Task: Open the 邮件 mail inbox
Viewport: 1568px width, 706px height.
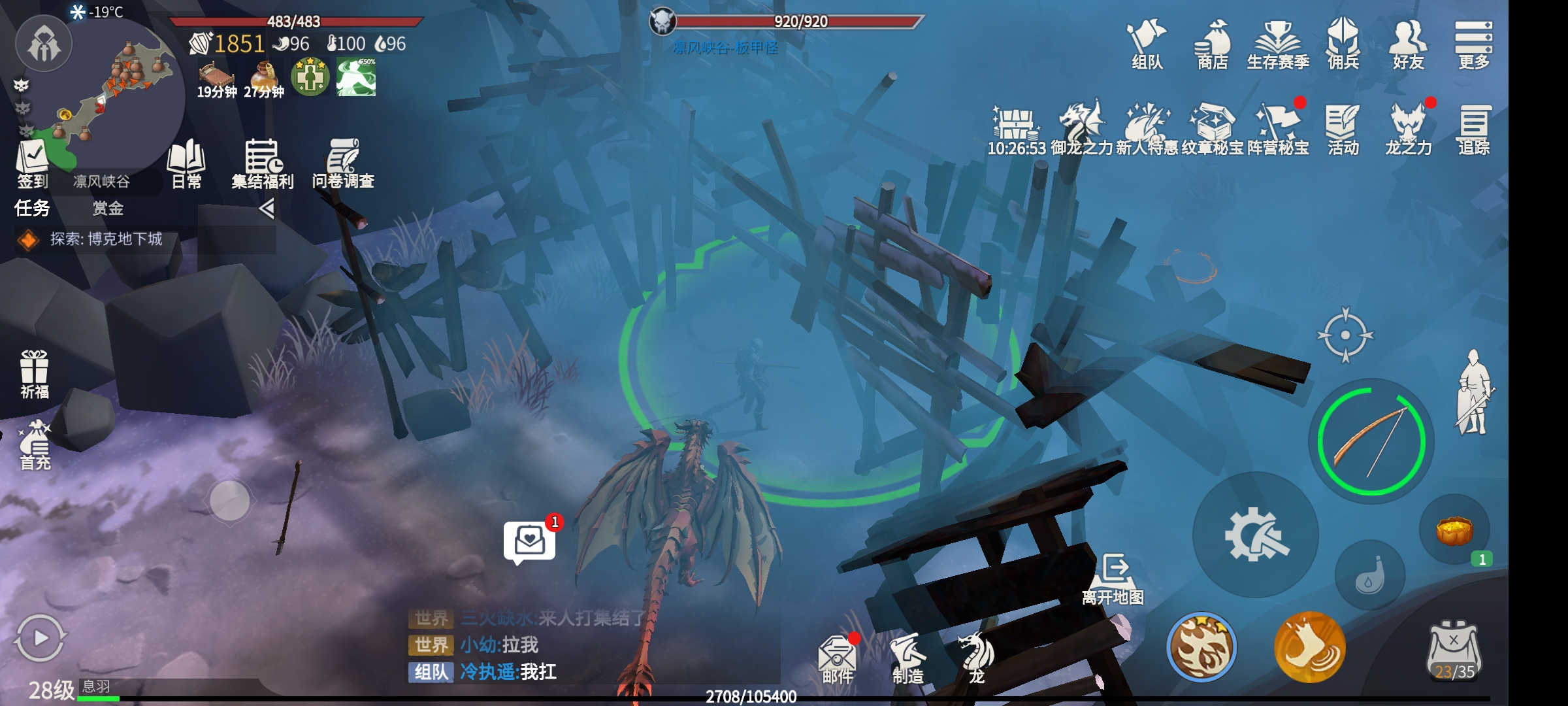Action: (x=837, y=658)
